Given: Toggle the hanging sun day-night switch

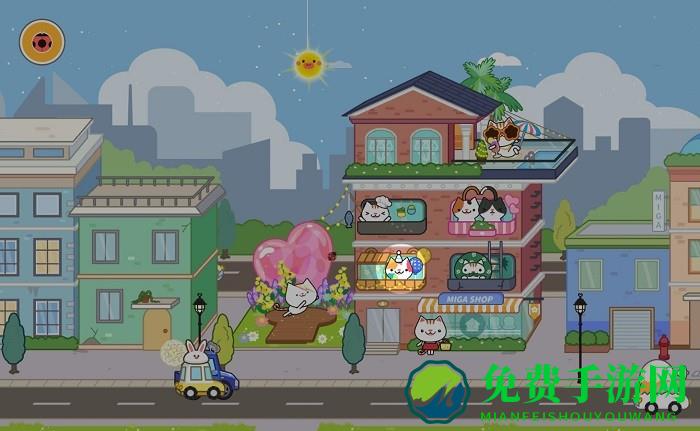Looking at the screenshot, I should (x=309, y=65).
